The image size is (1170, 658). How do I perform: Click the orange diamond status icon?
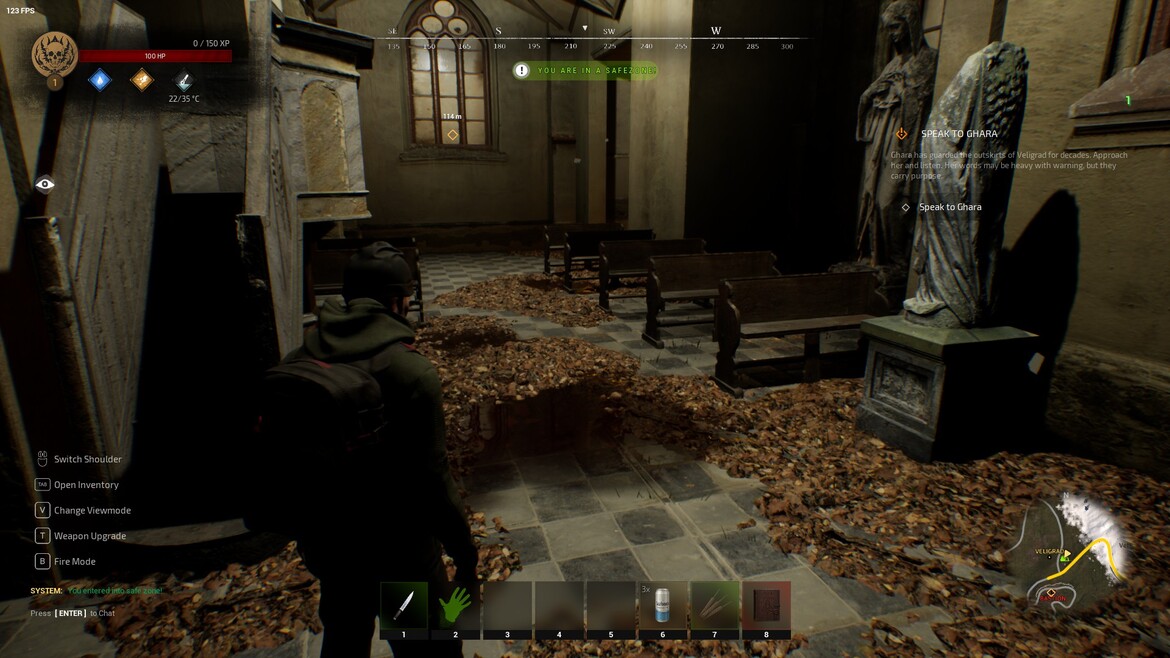143,80
